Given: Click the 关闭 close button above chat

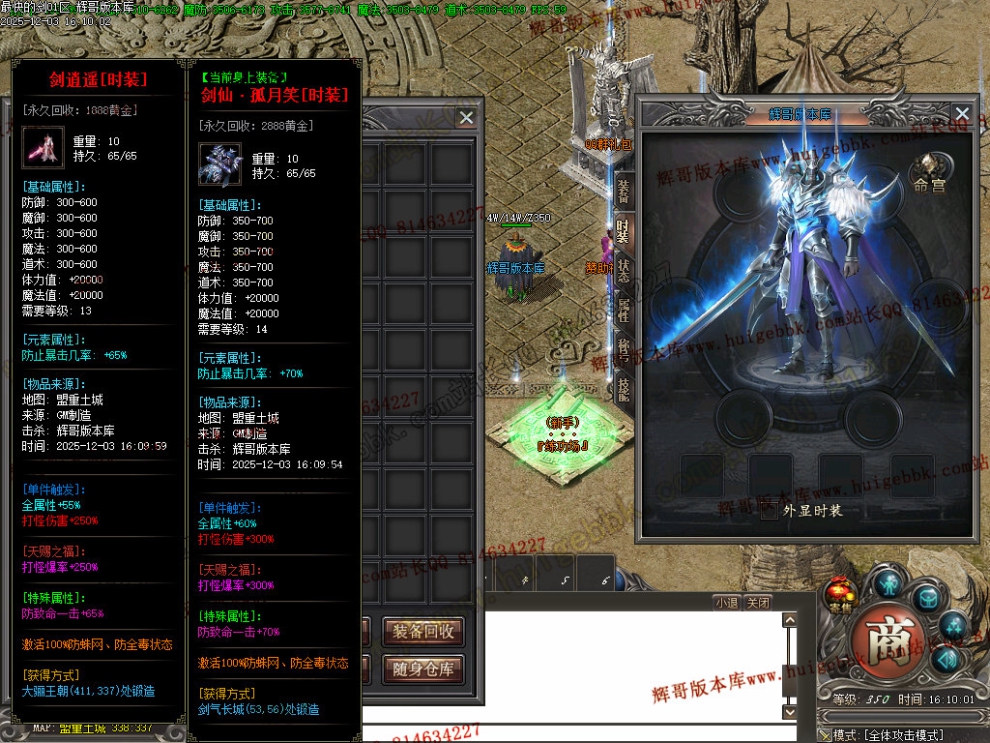Looking at the screenshot, I should click(x=758, y=603).
